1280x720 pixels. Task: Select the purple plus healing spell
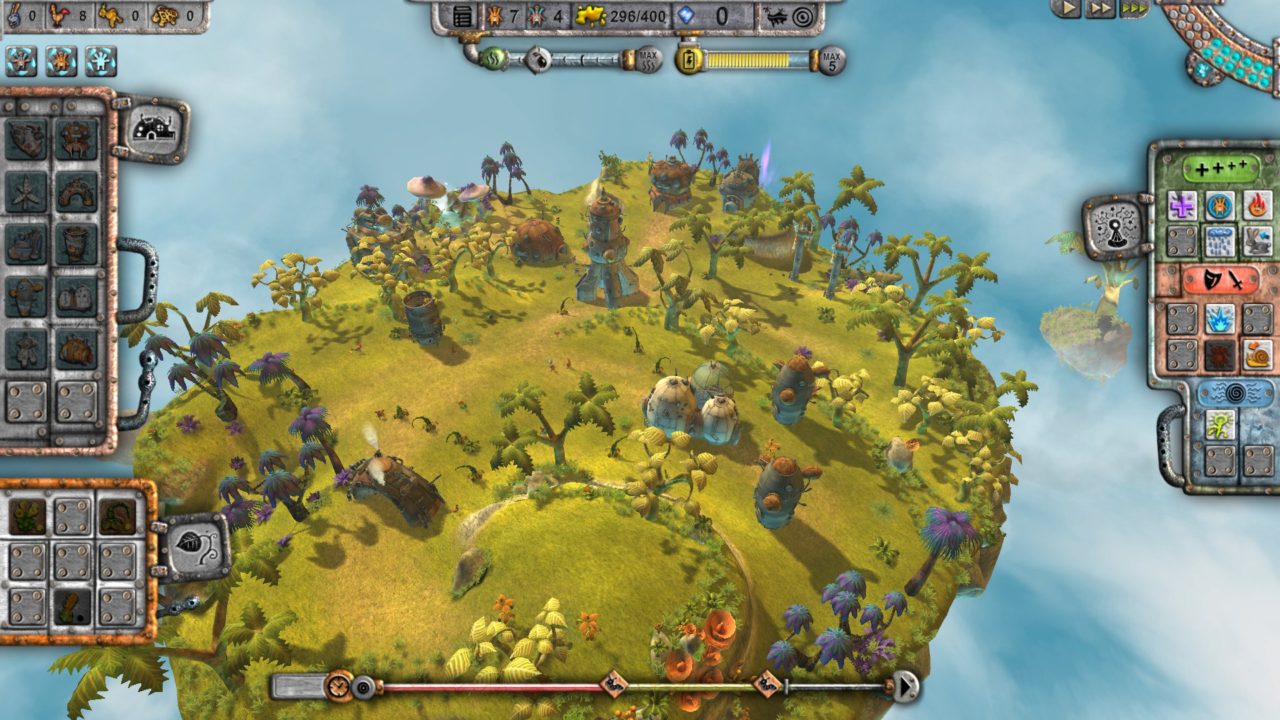point(1182,206)
